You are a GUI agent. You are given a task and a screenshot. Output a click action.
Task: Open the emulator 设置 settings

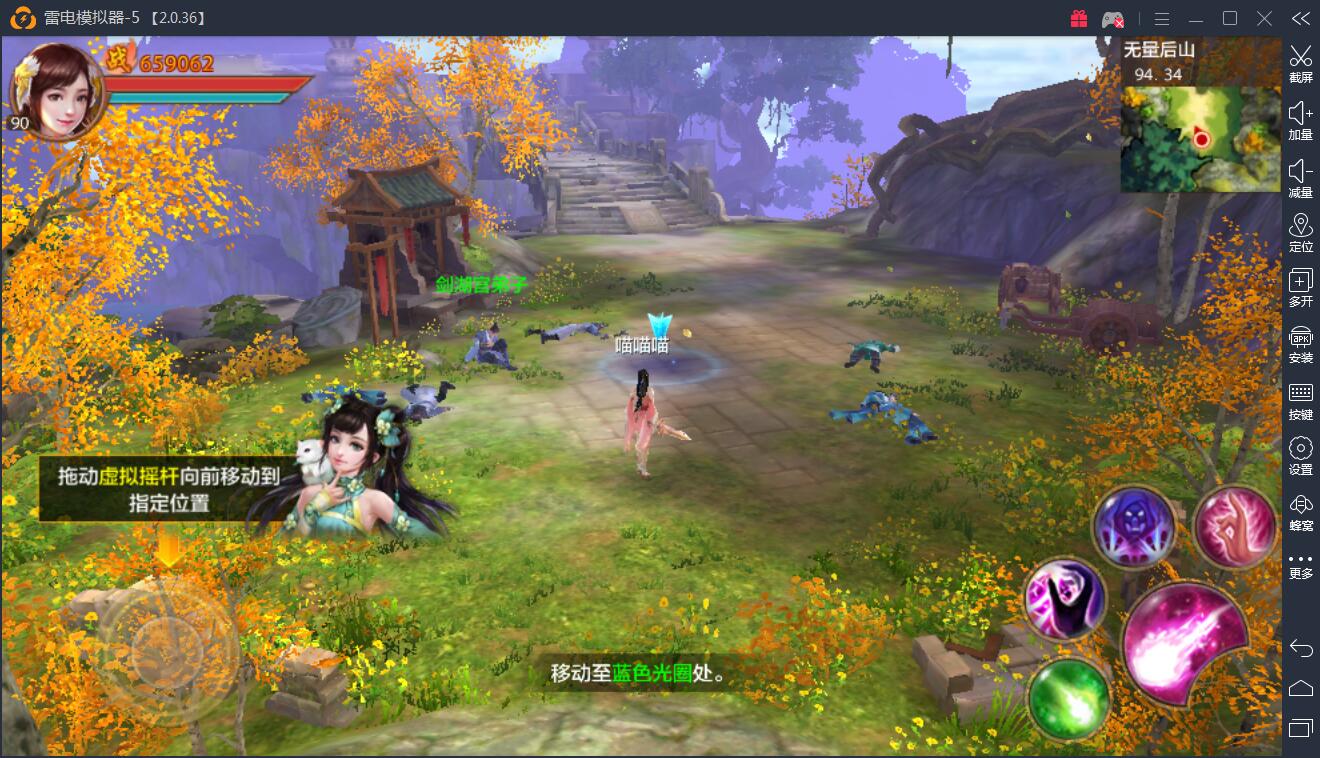point(1300,455)
